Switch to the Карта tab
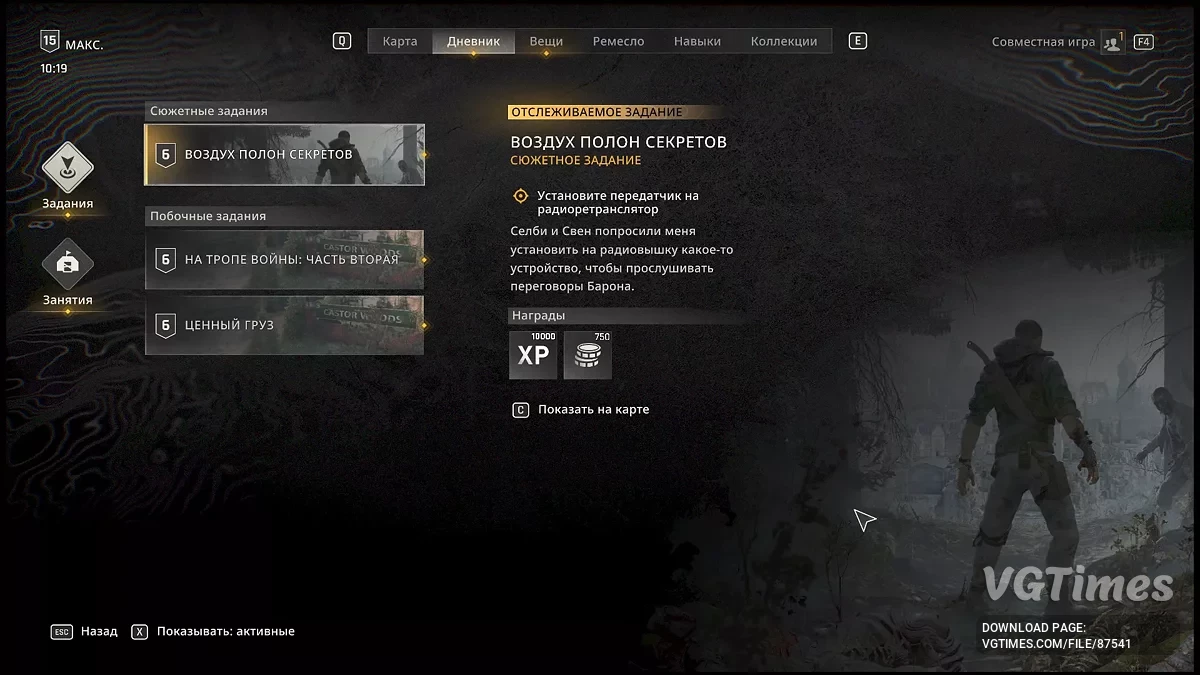1200x675 pixels. click(x=400, y=41)
